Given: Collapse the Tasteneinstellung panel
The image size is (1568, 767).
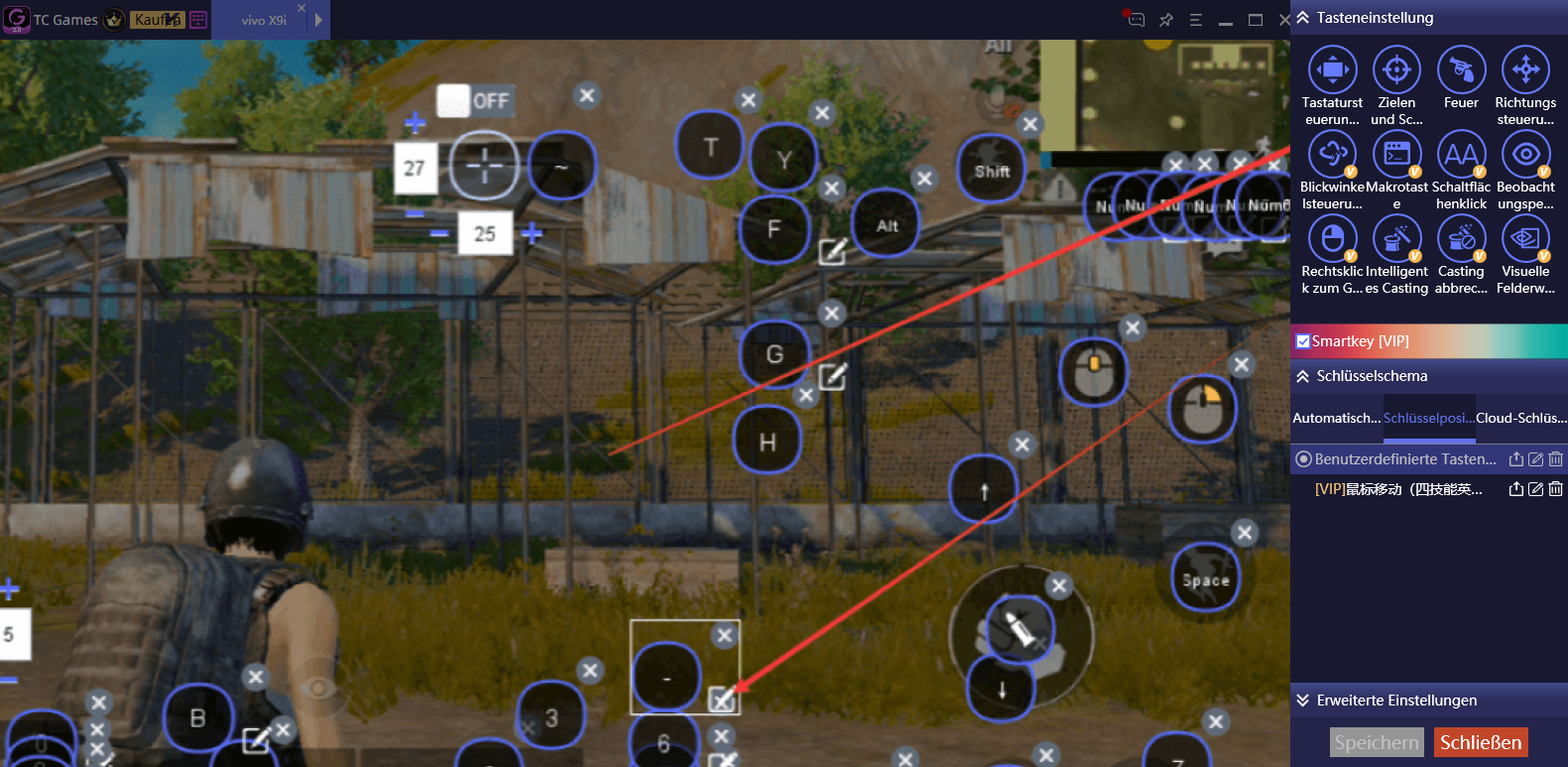Looking at the screenshot, I should (x=1302, y=17).
